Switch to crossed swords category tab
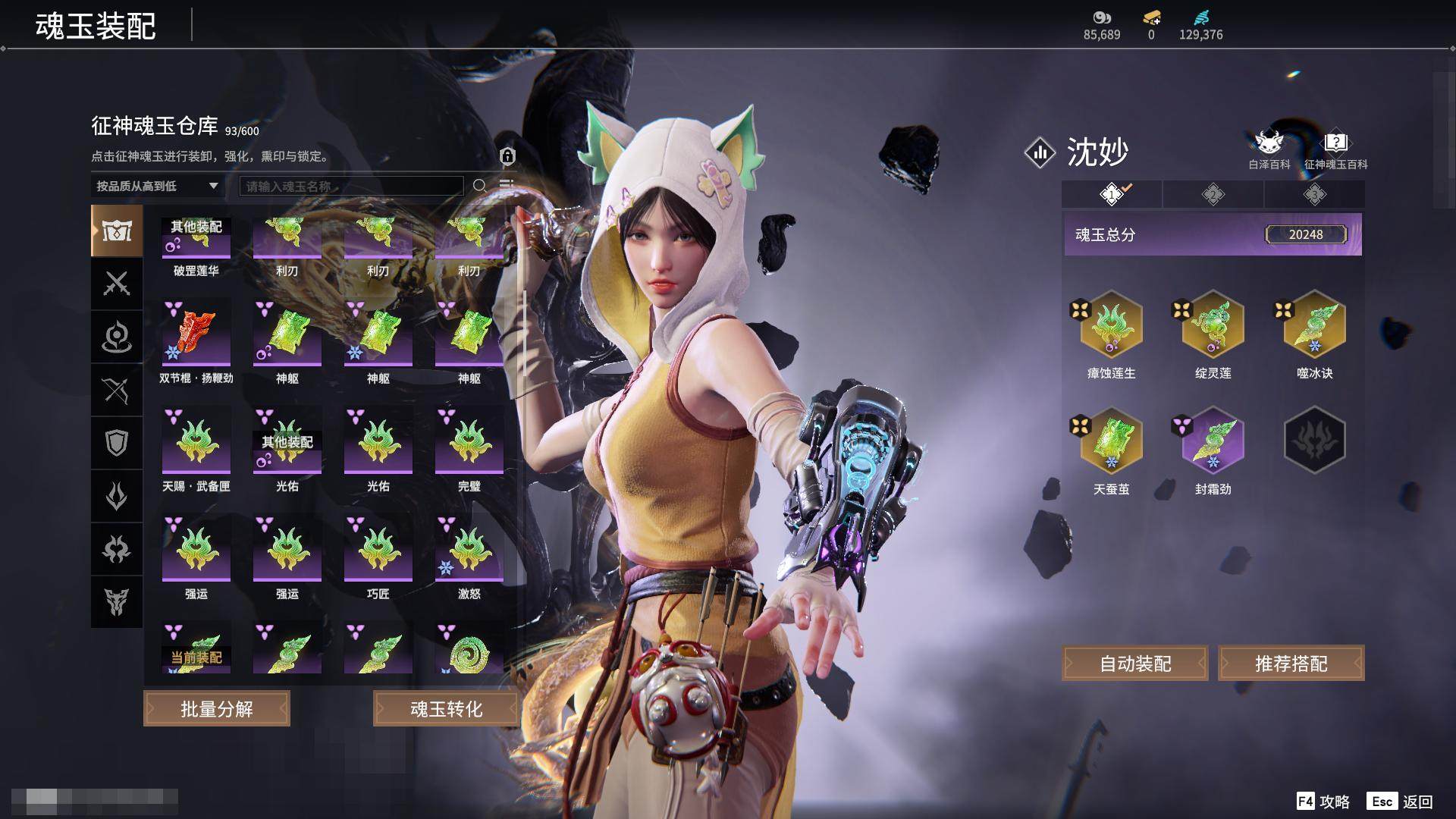This screenshot has height=819, width=1456. (117, 284)
